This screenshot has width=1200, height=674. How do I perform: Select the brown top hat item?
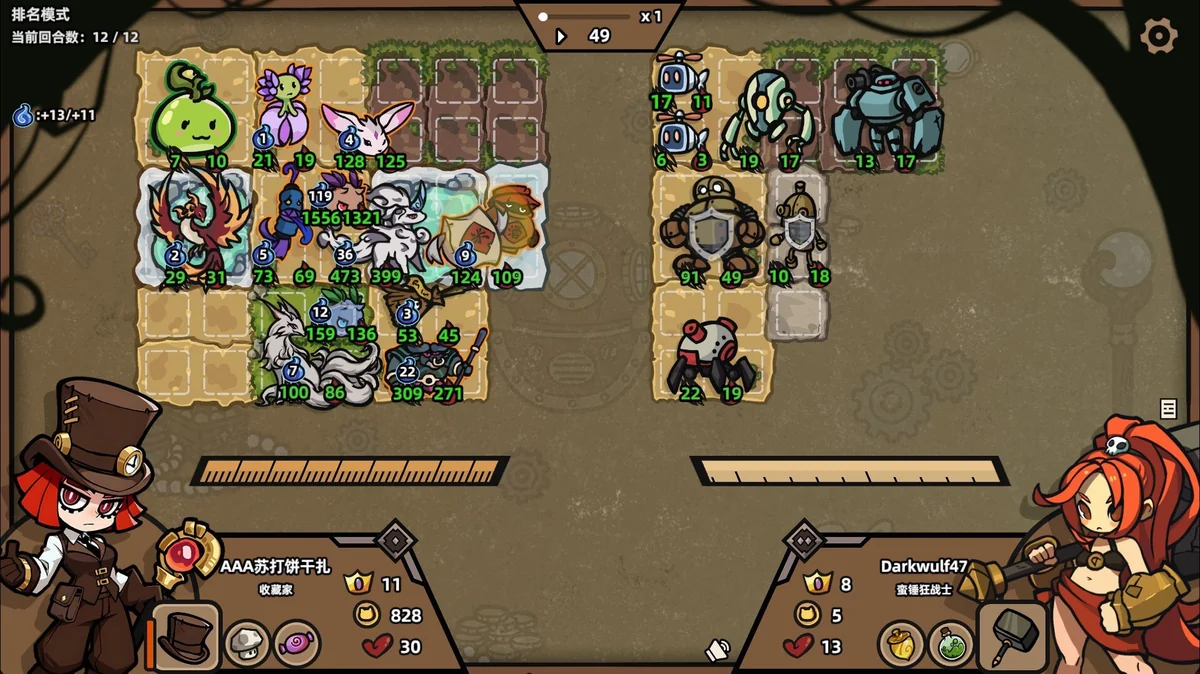[x=188, y=636]
